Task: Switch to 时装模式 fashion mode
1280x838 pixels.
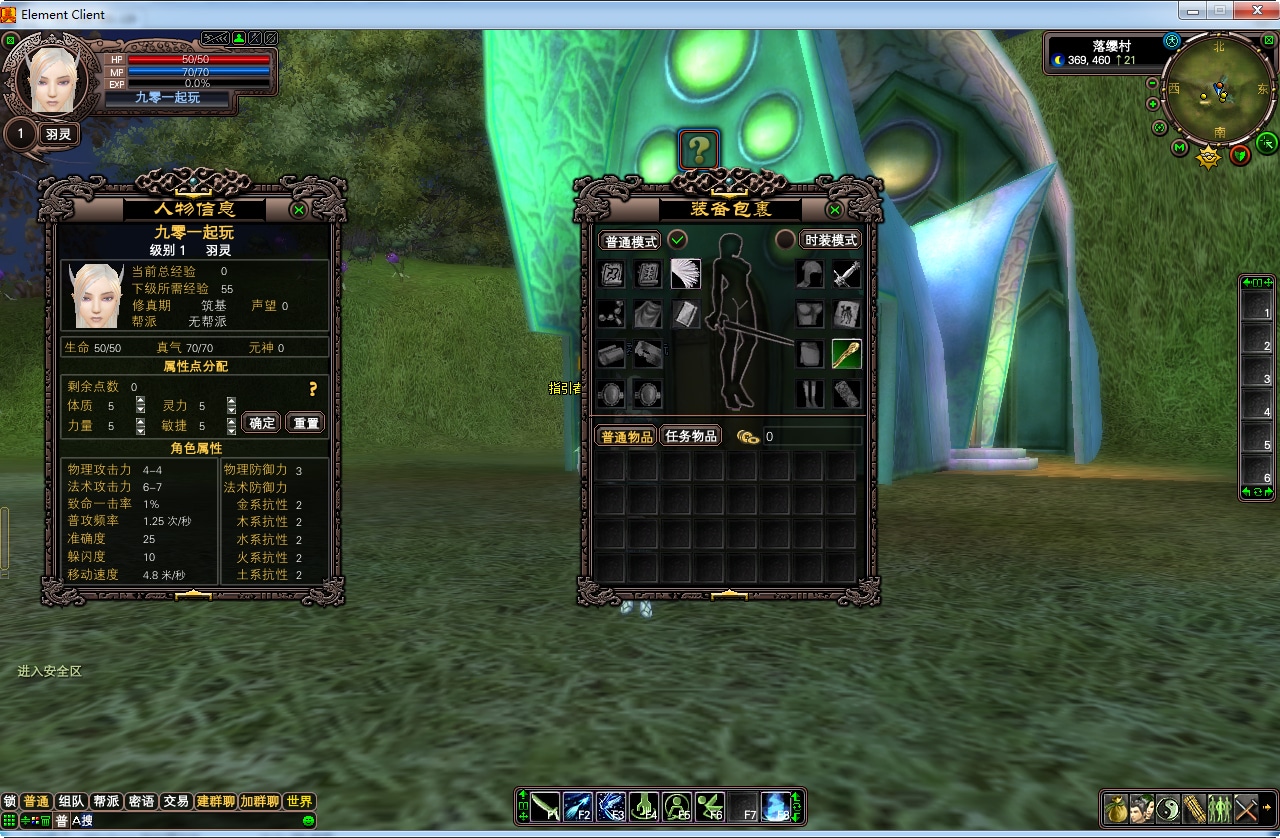Action: [x=830, y=240]
